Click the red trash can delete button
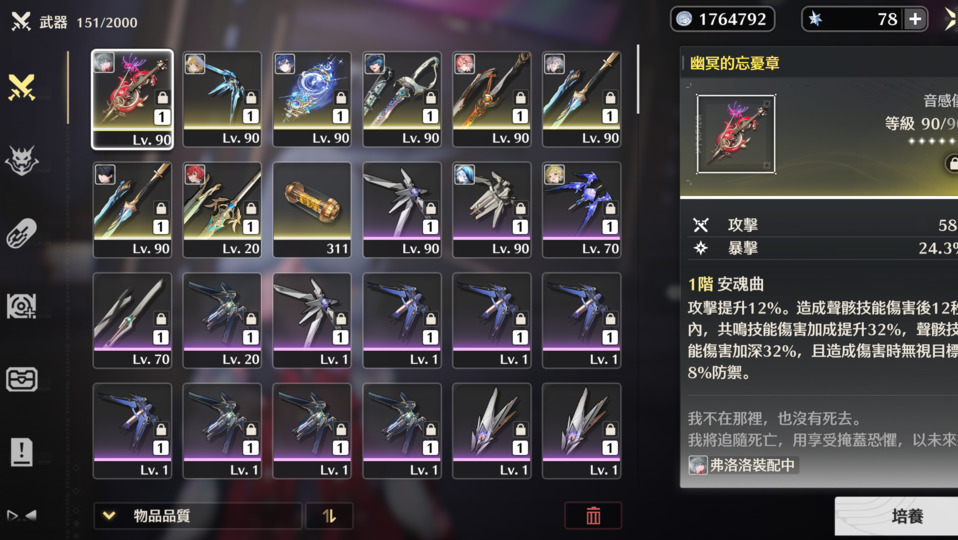Viewport: 958px width, 540px height. point(593,516)
